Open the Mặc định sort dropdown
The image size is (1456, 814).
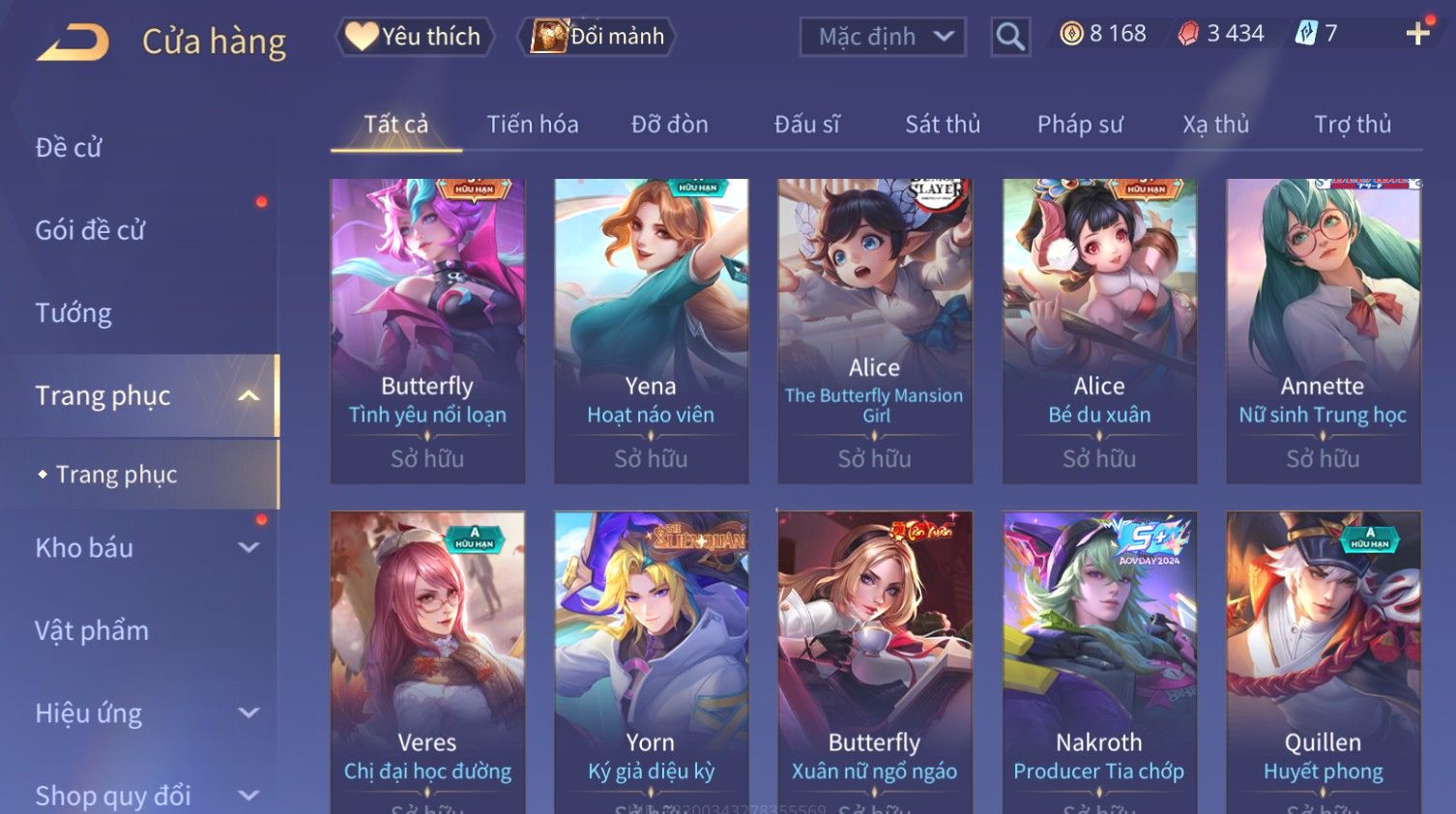coord(883,37)
